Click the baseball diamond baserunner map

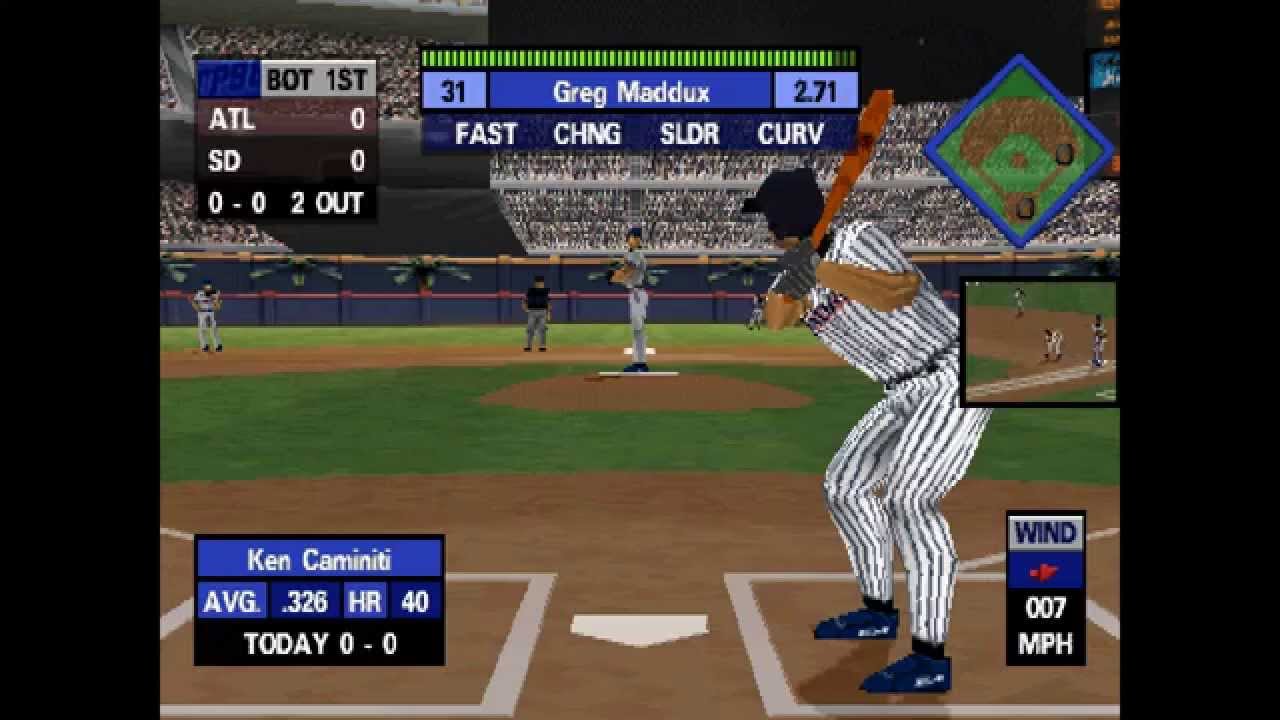[1018, 152]
